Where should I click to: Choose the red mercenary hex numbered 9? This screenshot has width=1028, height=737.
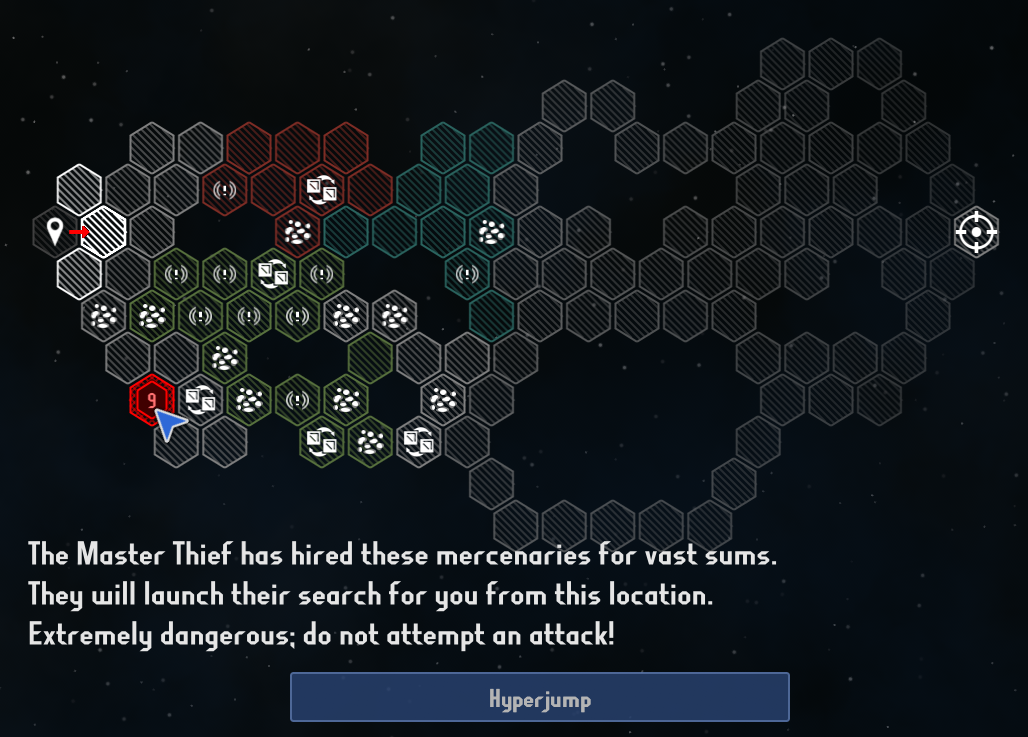click(152, 400)
